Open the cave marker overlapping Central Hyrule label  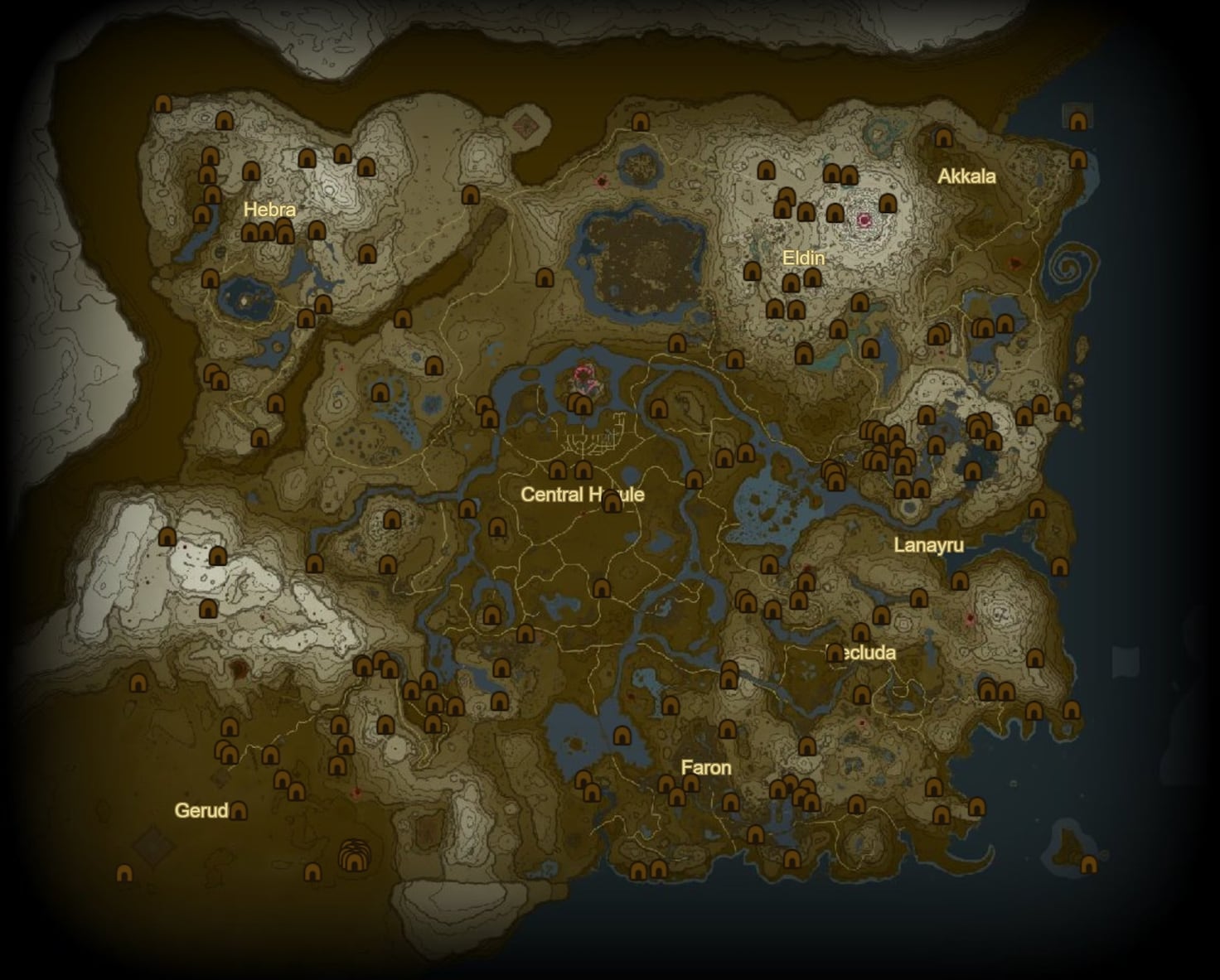pos(612,501)
